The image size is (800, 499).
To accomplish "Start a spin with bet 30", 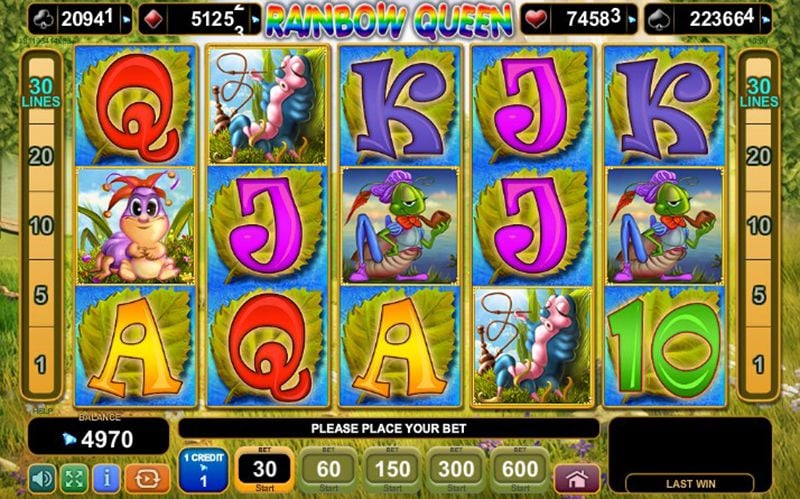I will [x=264, y=468].
